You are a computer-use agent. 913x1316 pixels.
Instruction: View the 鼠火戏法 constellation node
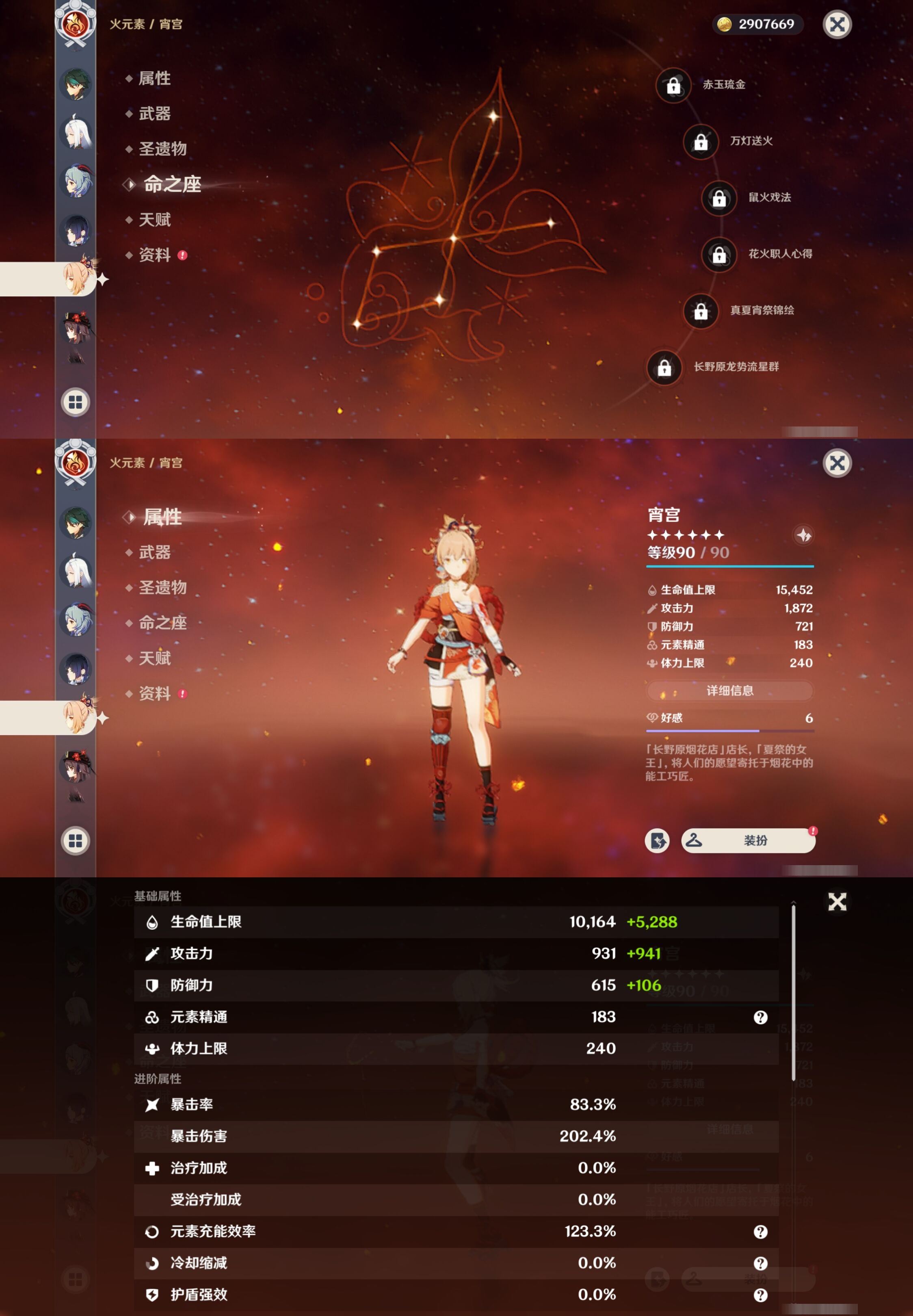pyautogui.click(x=719, y=199)
